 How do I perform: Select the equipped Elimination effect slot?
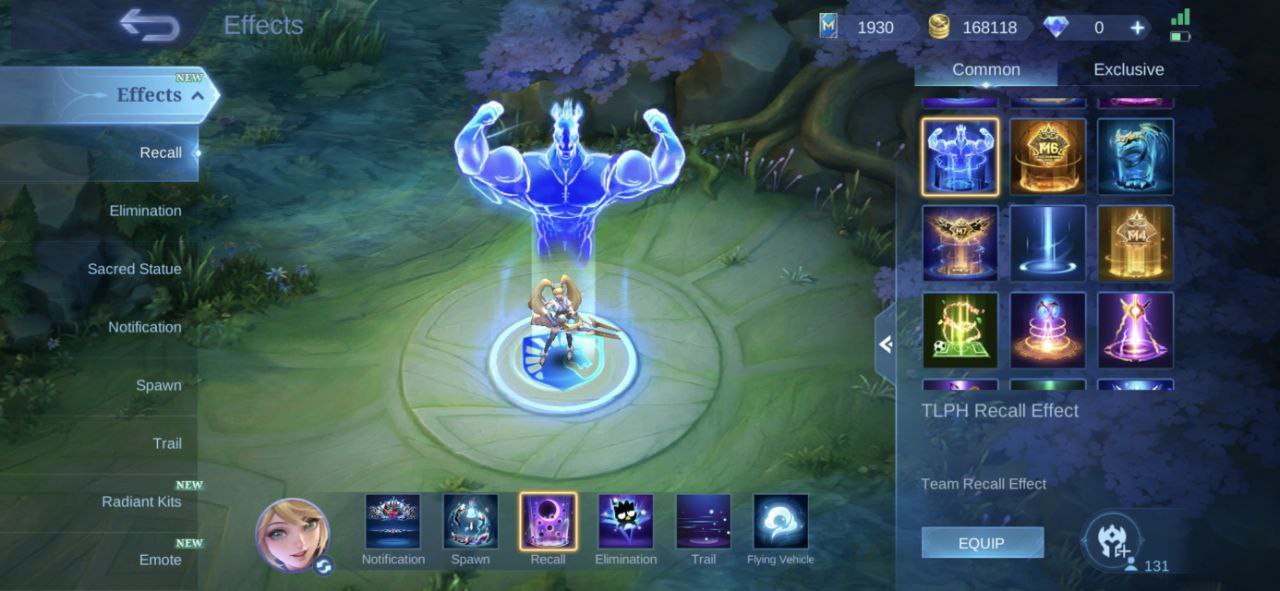(x=625, y=522)
